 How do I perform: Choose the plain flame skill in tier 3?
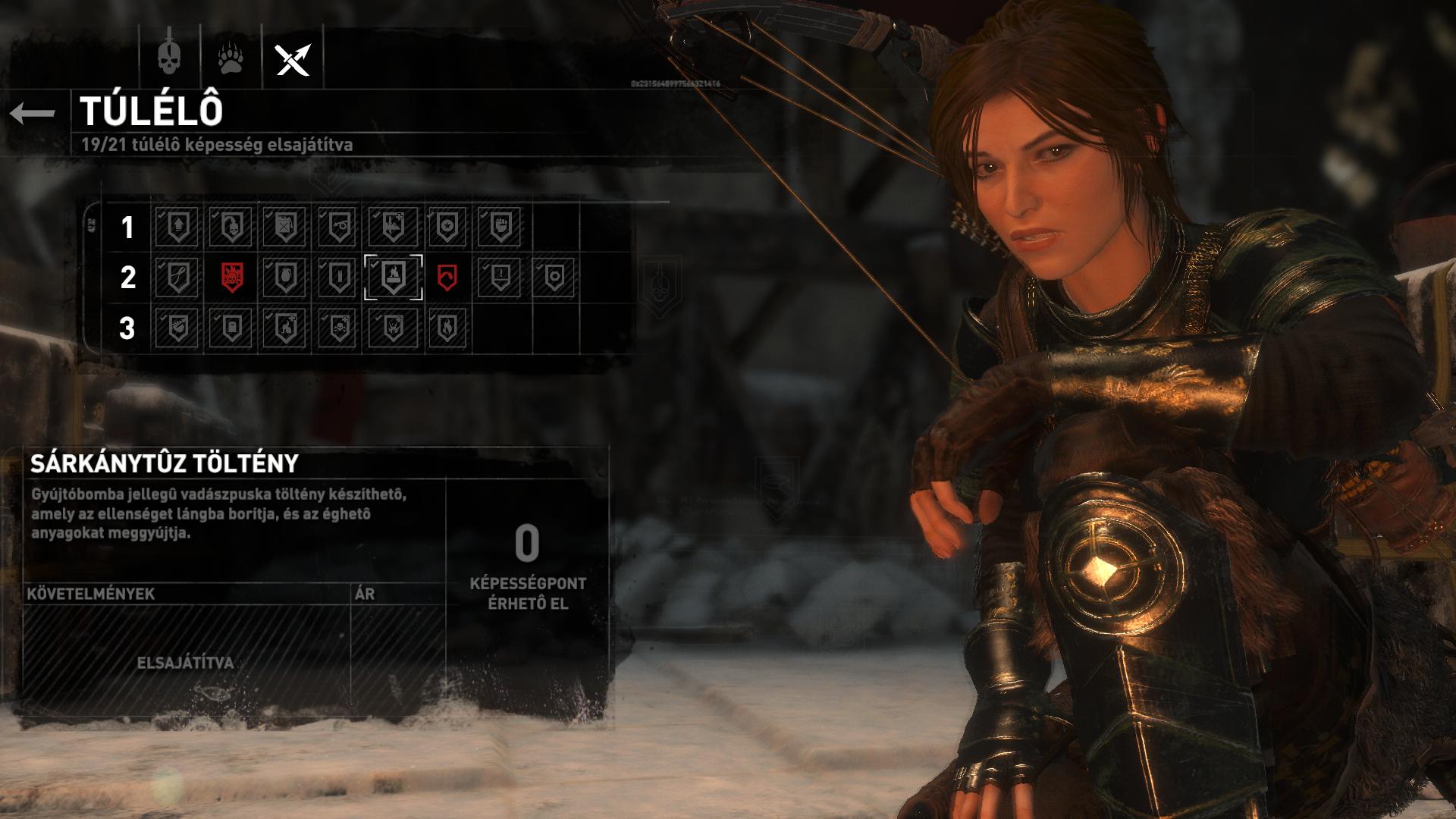point(447,328)
